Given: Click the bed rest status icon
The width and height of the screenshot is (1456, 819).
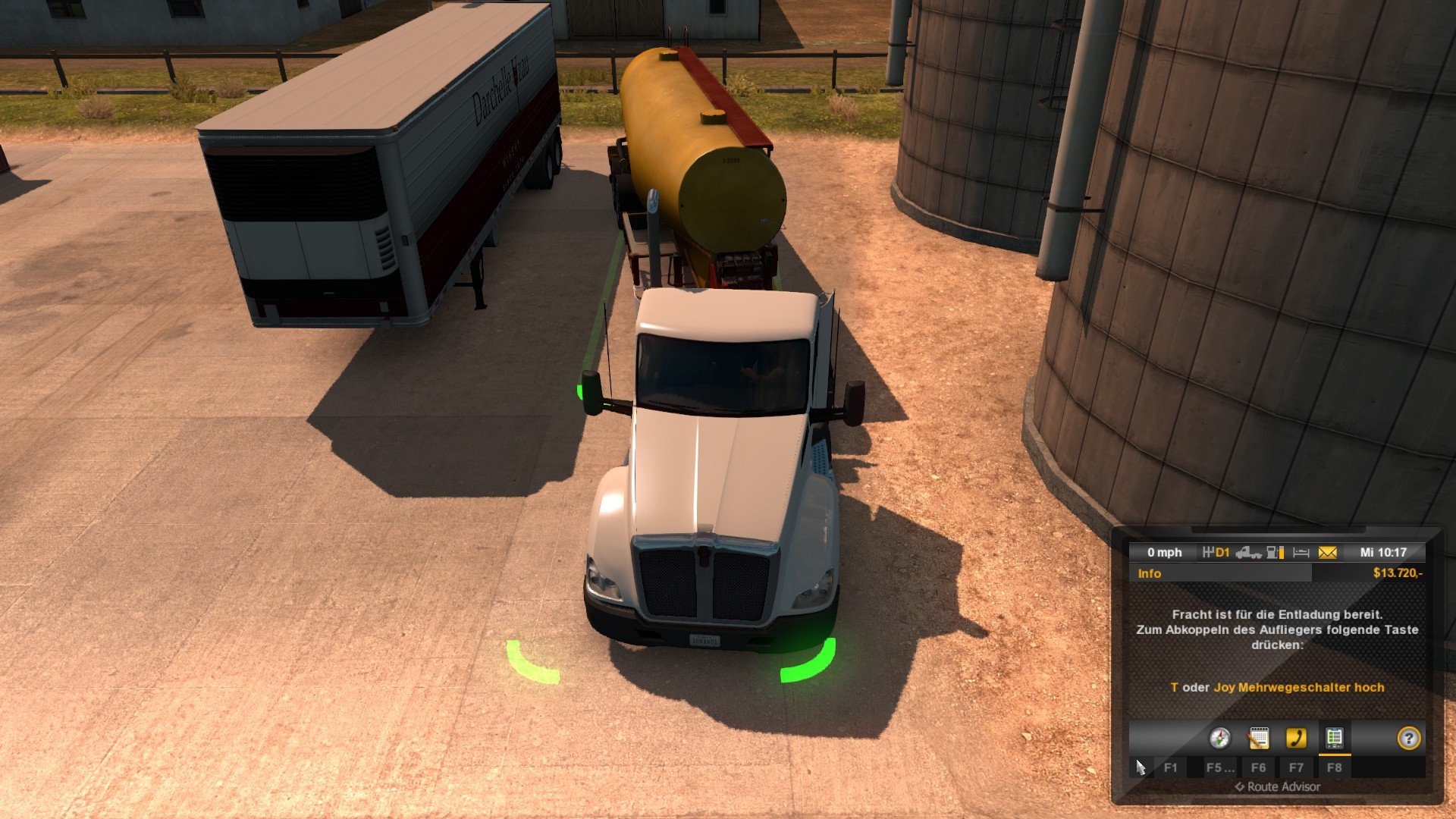Looking at the screenshot, I should point(1301,553).
